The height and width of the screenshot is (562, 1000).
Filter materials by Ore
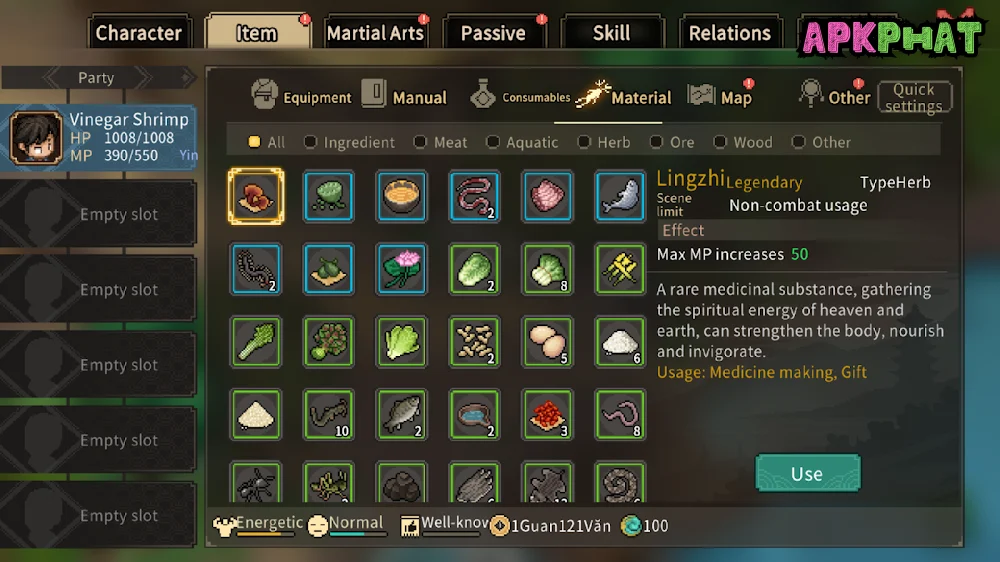673,142
